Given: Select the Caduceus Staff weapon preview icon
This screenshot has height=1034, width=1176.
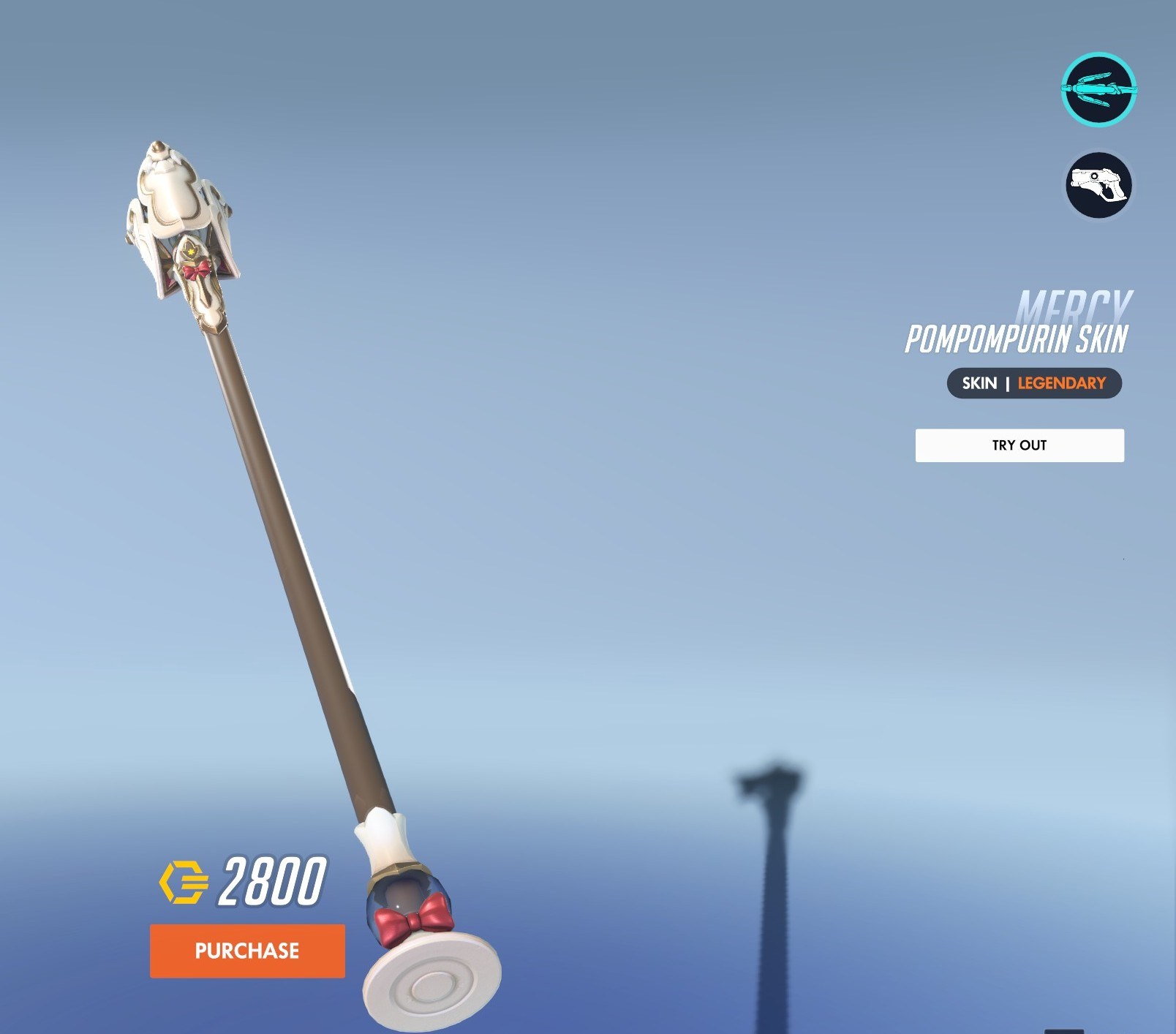Looking at the screenshot, I should (x=1098, y=90).
